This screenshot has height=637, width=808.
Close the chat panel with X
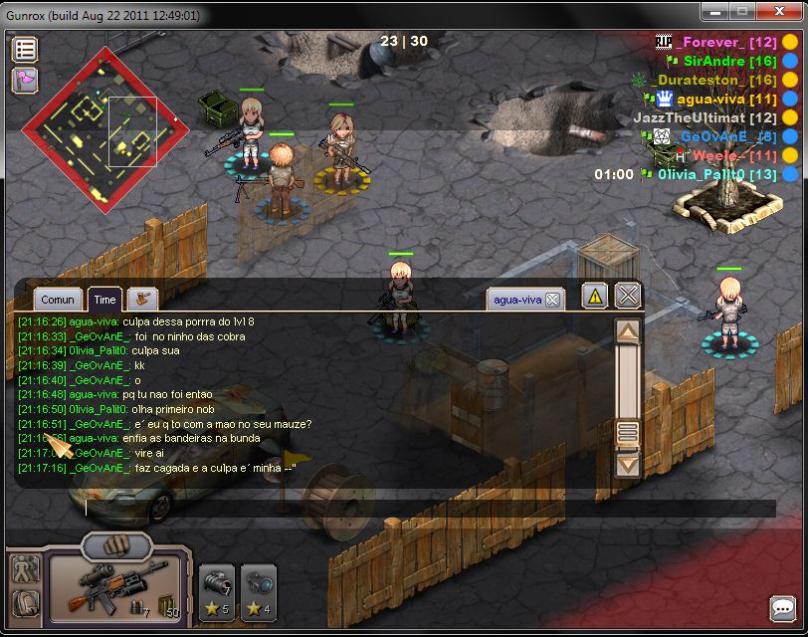coord(627,296)
